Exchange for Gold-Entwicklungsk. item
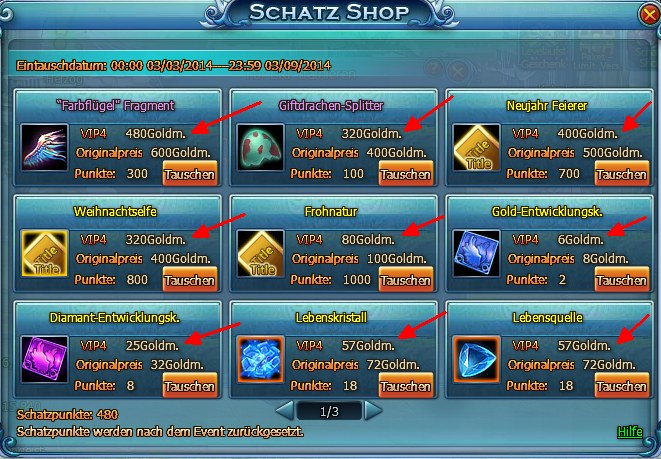This screenshot has height=459, width=661. click(x=621, y=280)
